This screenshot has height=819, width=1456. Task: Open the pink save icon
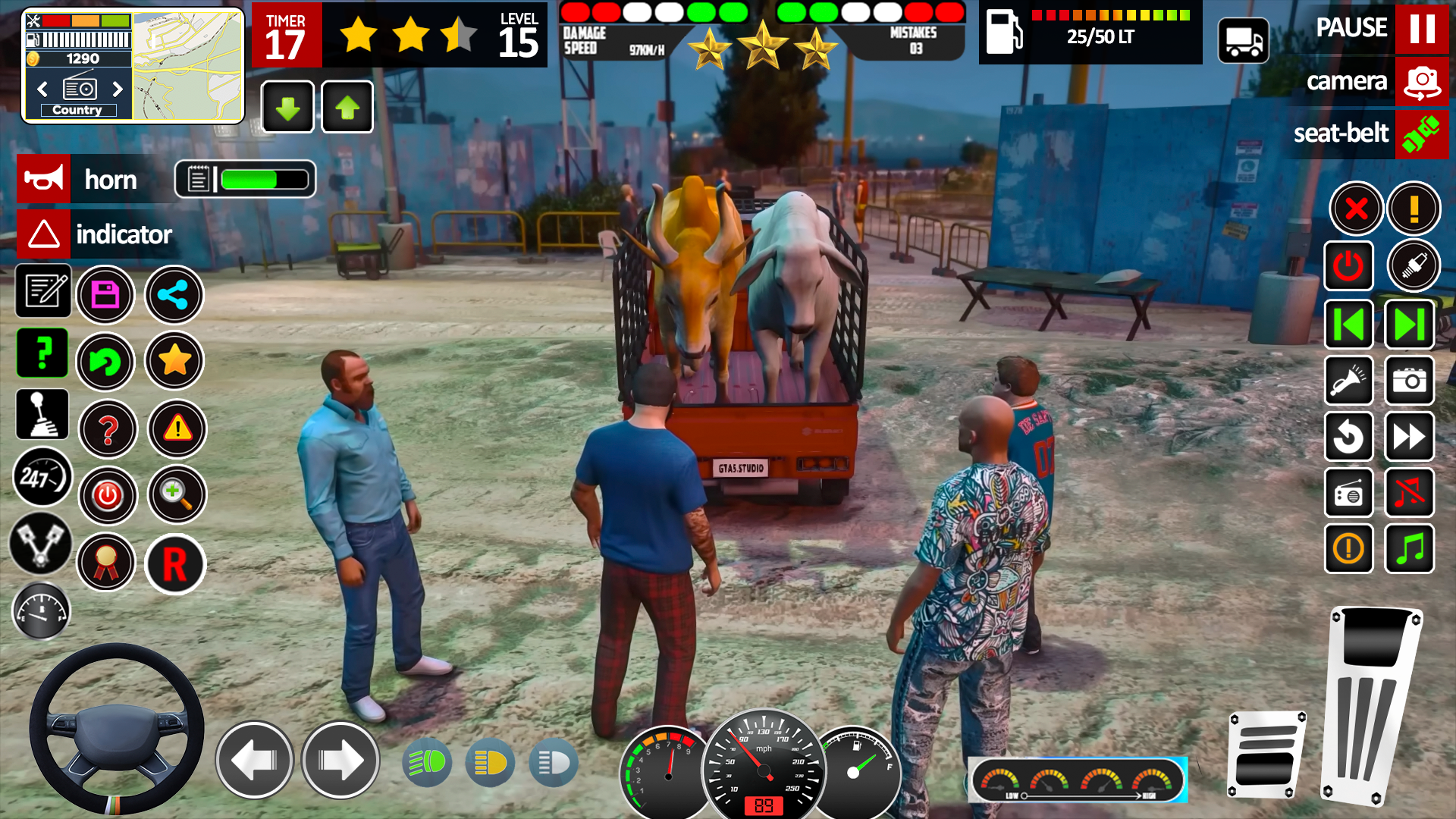point(106,294)
